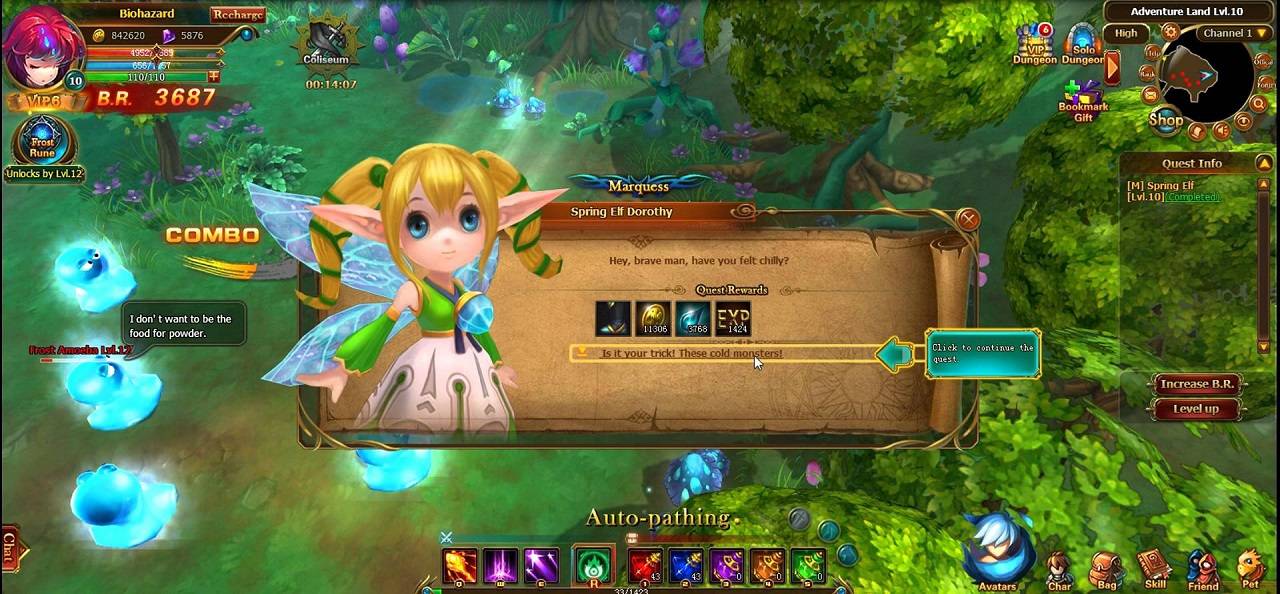The height and width of the screenshot is (594, 1280).
Task: Click the Level up button
Action: click(1196, 409)
